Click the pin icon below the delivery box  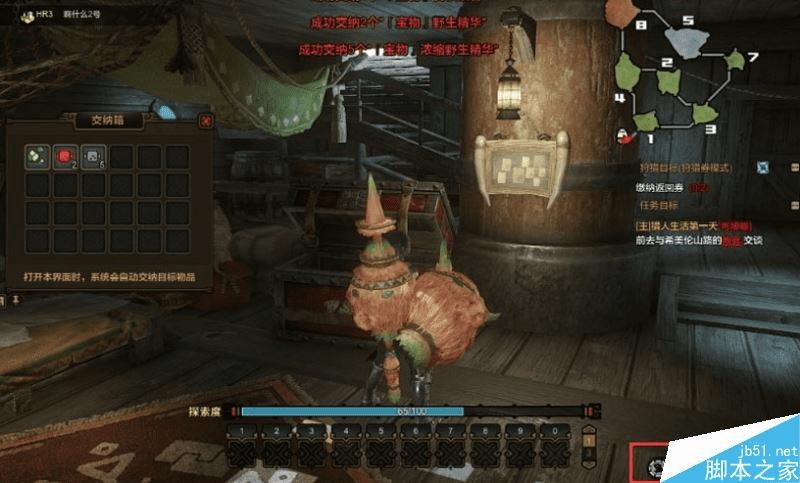(x=16, y=299)
